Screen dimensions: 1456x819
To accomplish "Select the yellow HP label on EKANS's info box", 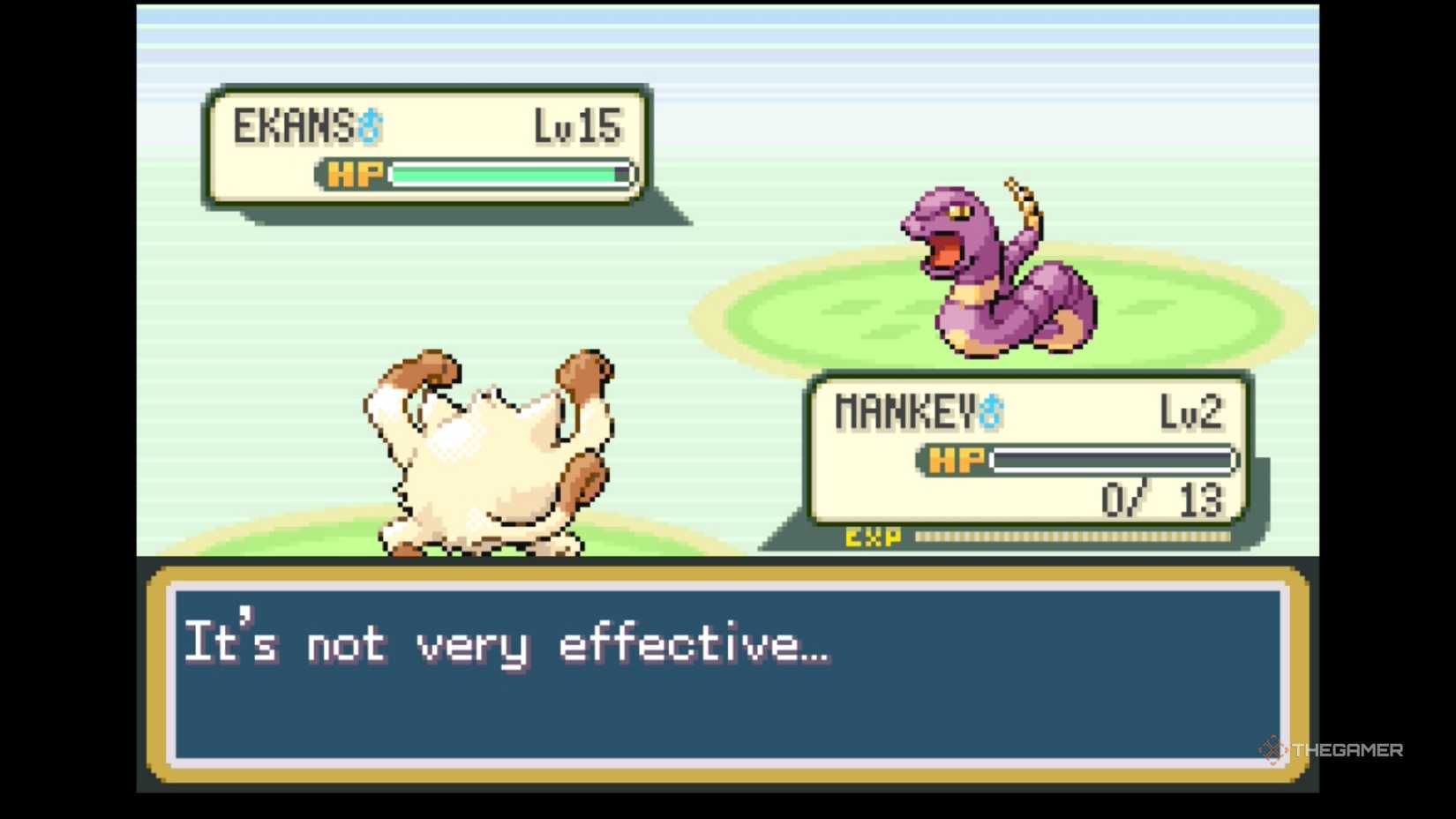I will tap(353, 175).
